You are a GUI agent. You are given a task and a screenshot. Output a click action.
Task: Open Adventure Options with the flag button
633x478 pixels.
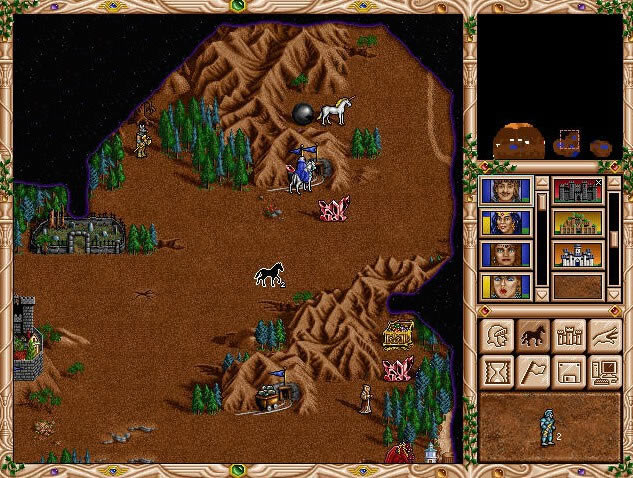click(533, 369)
